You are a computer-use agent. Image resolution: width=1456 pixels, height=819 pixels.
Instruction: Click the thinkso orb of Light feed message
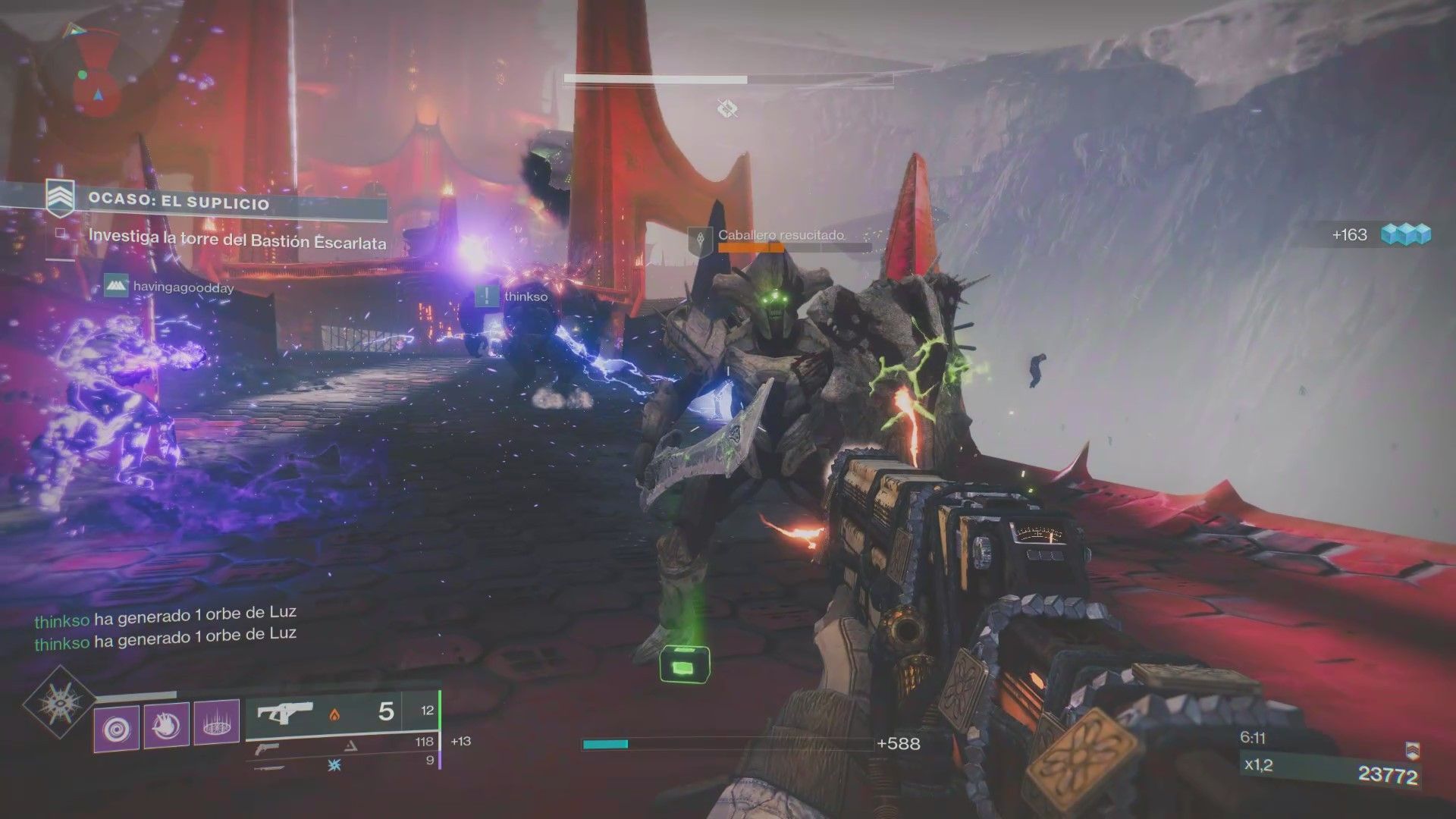click(165, 613)
